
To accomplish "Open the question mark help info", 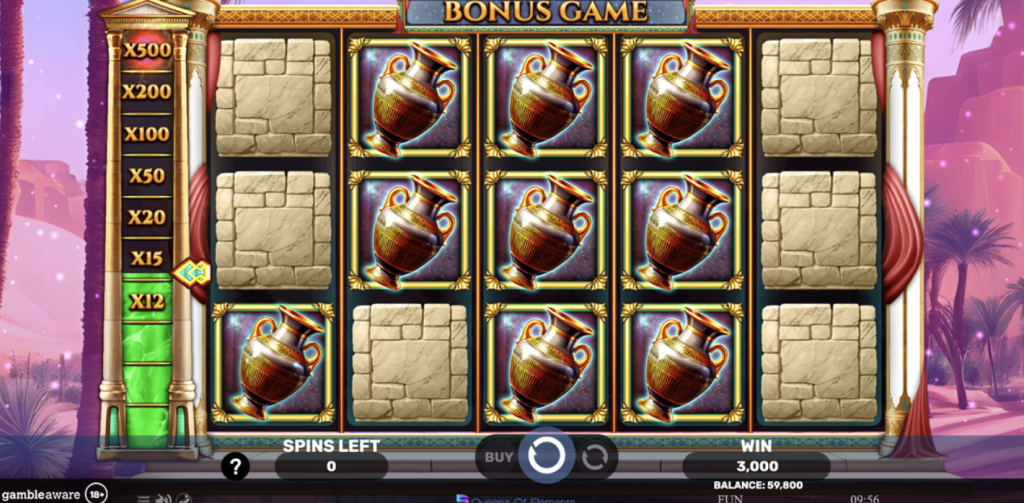I will tap(235, 466).
